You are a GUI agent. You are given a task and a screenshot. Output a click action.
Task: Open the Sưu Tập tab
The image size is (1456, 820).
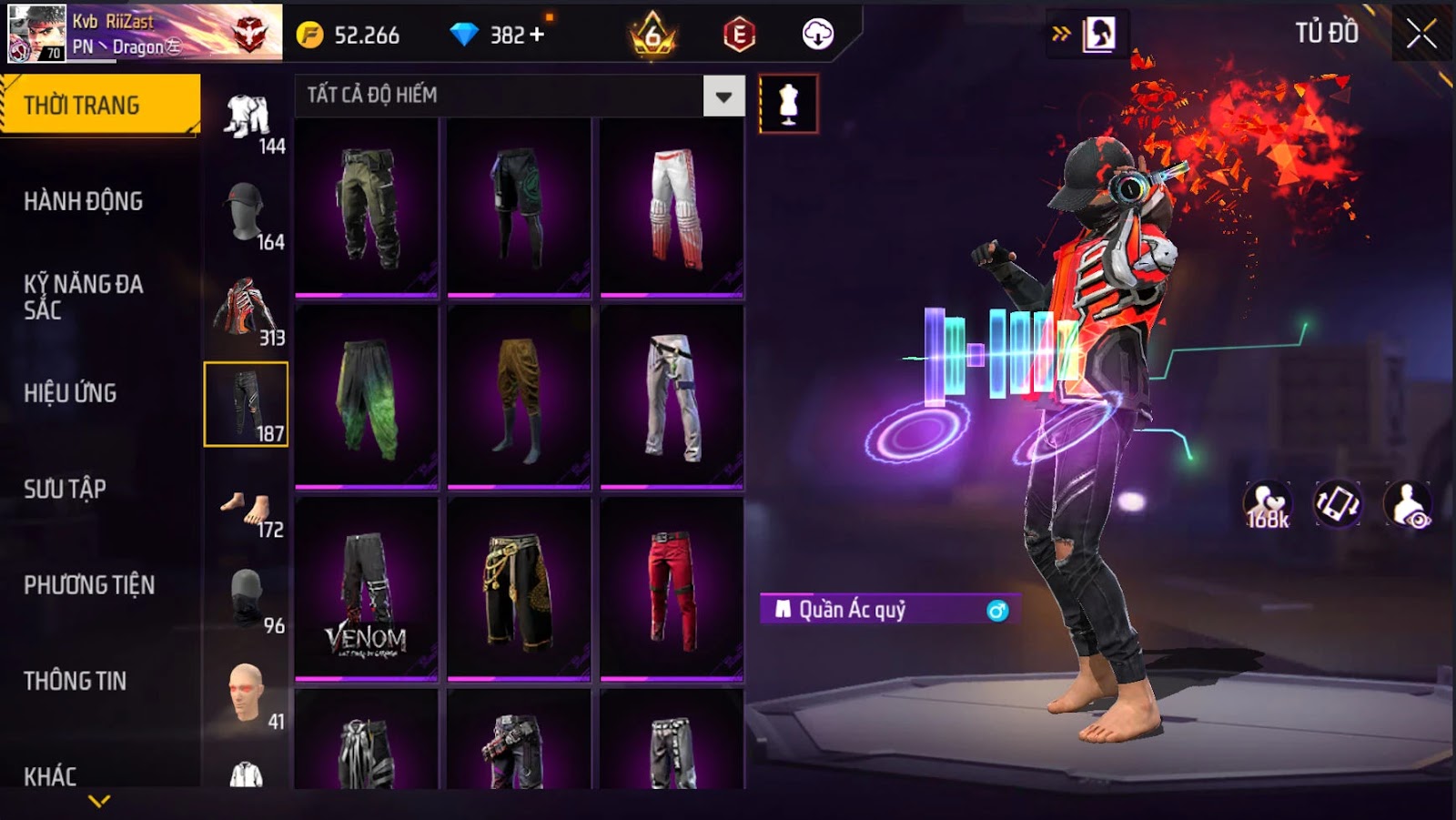pos(66,489)
